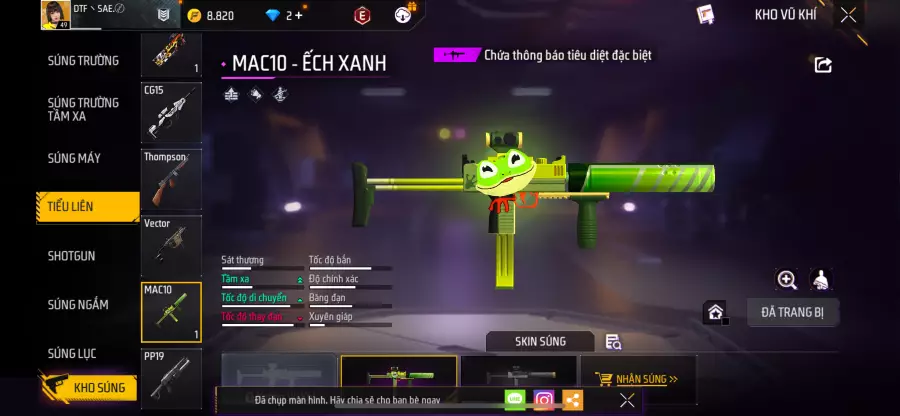Select the Súng Máy category

[x=74, y=158]
